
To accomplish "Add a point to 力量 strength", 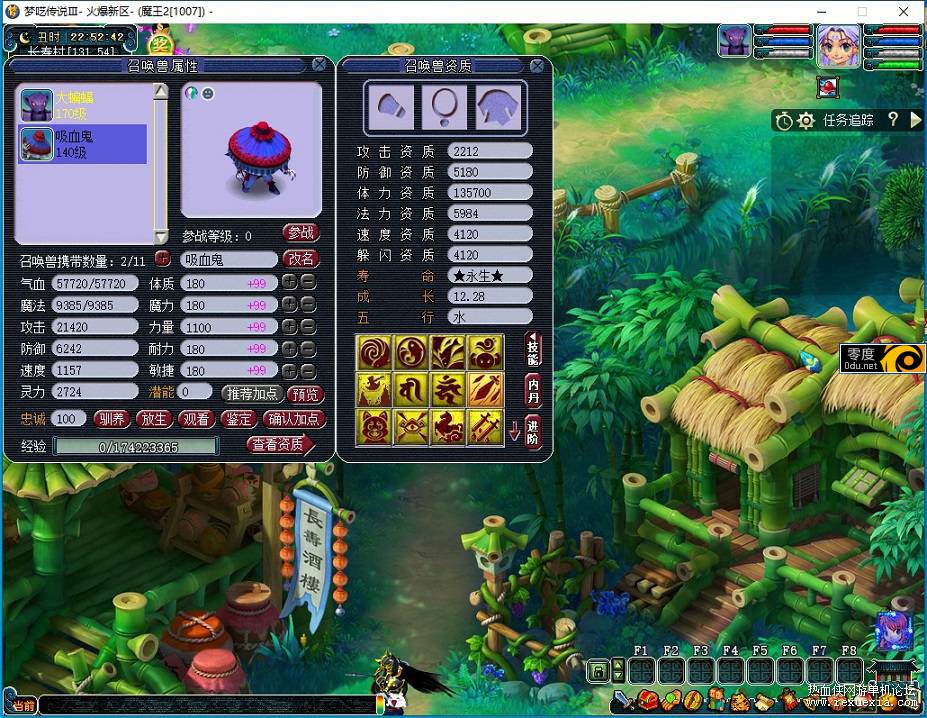I will pyautogui.click(x=289, y=327).
